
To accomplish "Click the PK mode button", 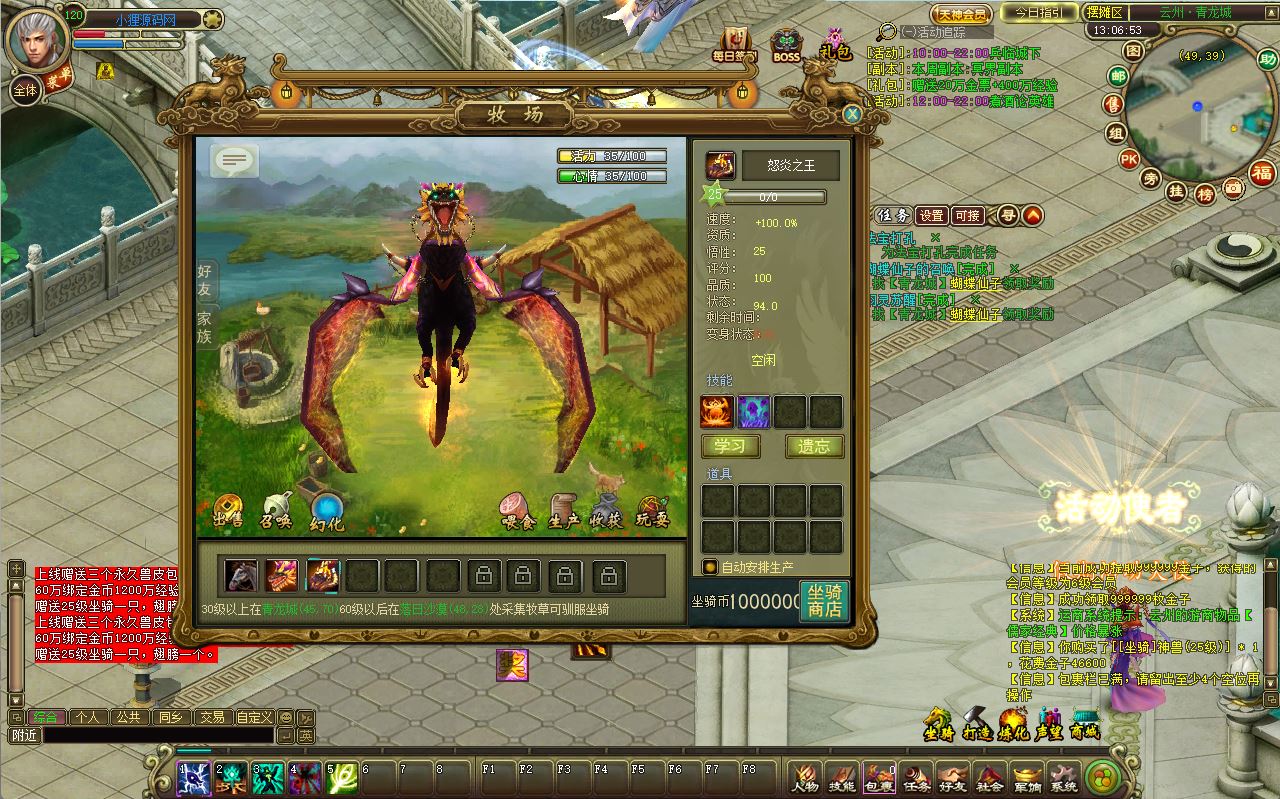I will pos(1129,158).
